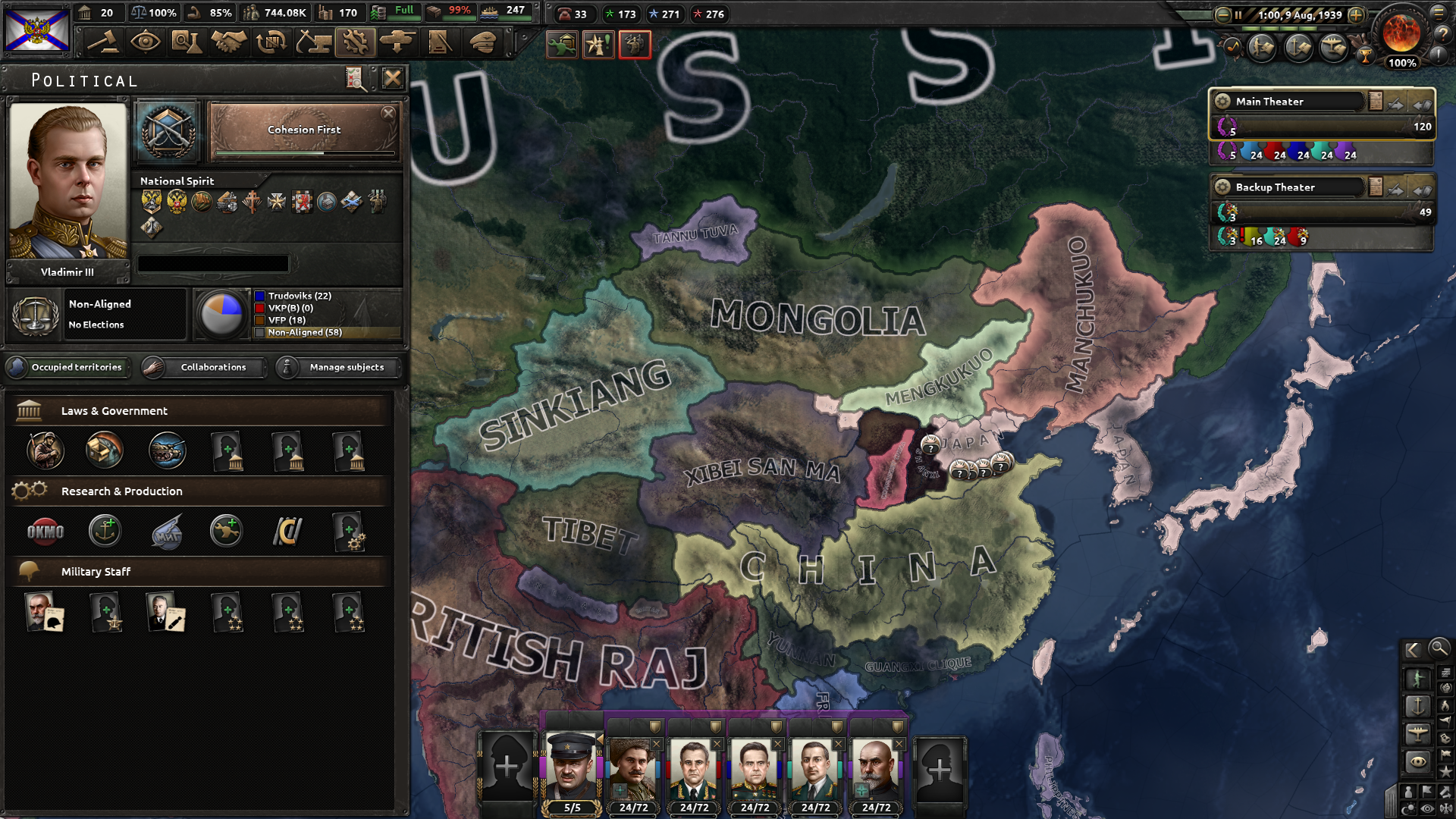1456x819 pixels.
Task: Toggle weather display on the map
Action: 1409,807
